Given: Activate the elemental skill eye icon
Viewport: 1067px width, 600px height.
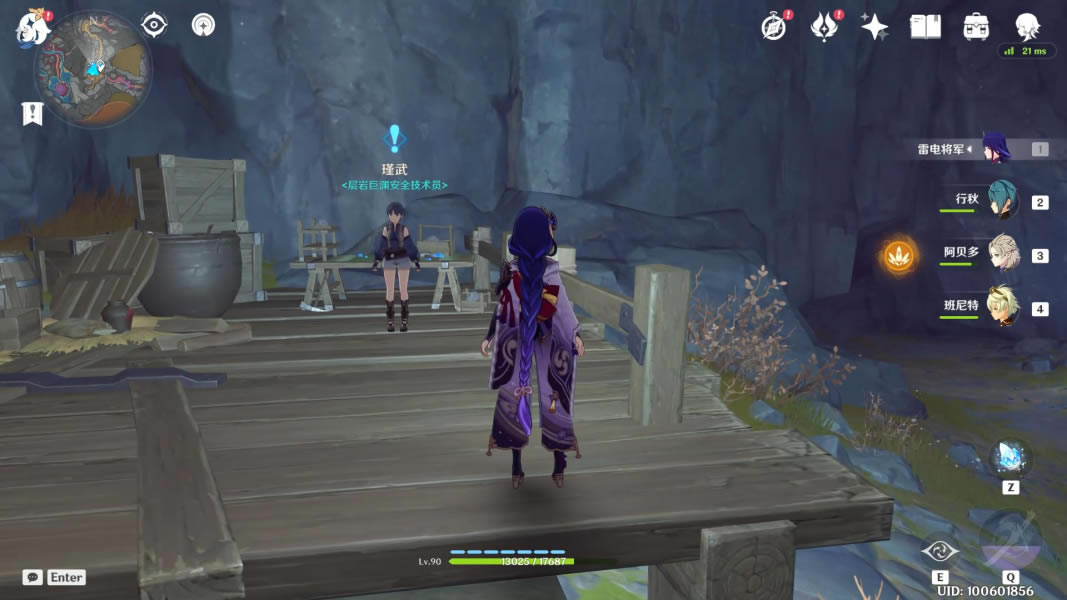Looking at the screenshot, I should (x=940, y=551).
